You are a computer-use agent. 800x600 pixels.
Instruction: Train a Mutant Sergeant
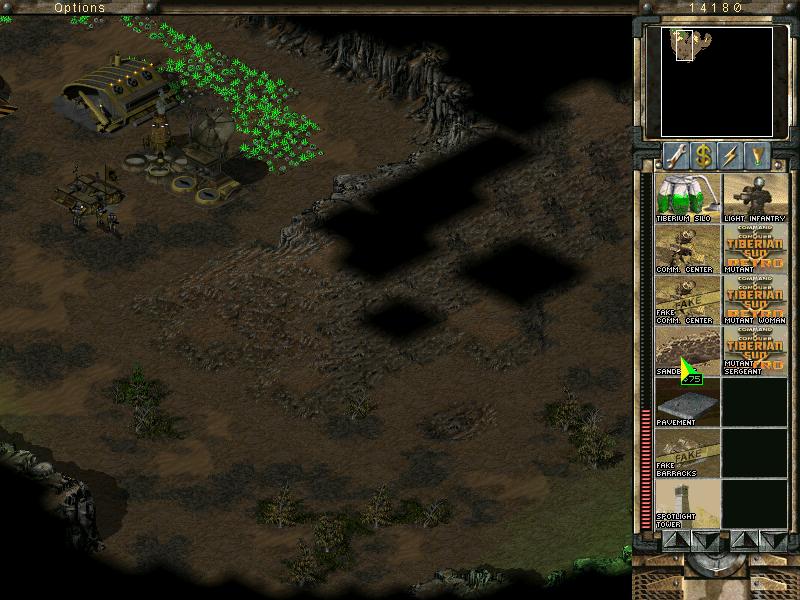(x=754, y=350)
